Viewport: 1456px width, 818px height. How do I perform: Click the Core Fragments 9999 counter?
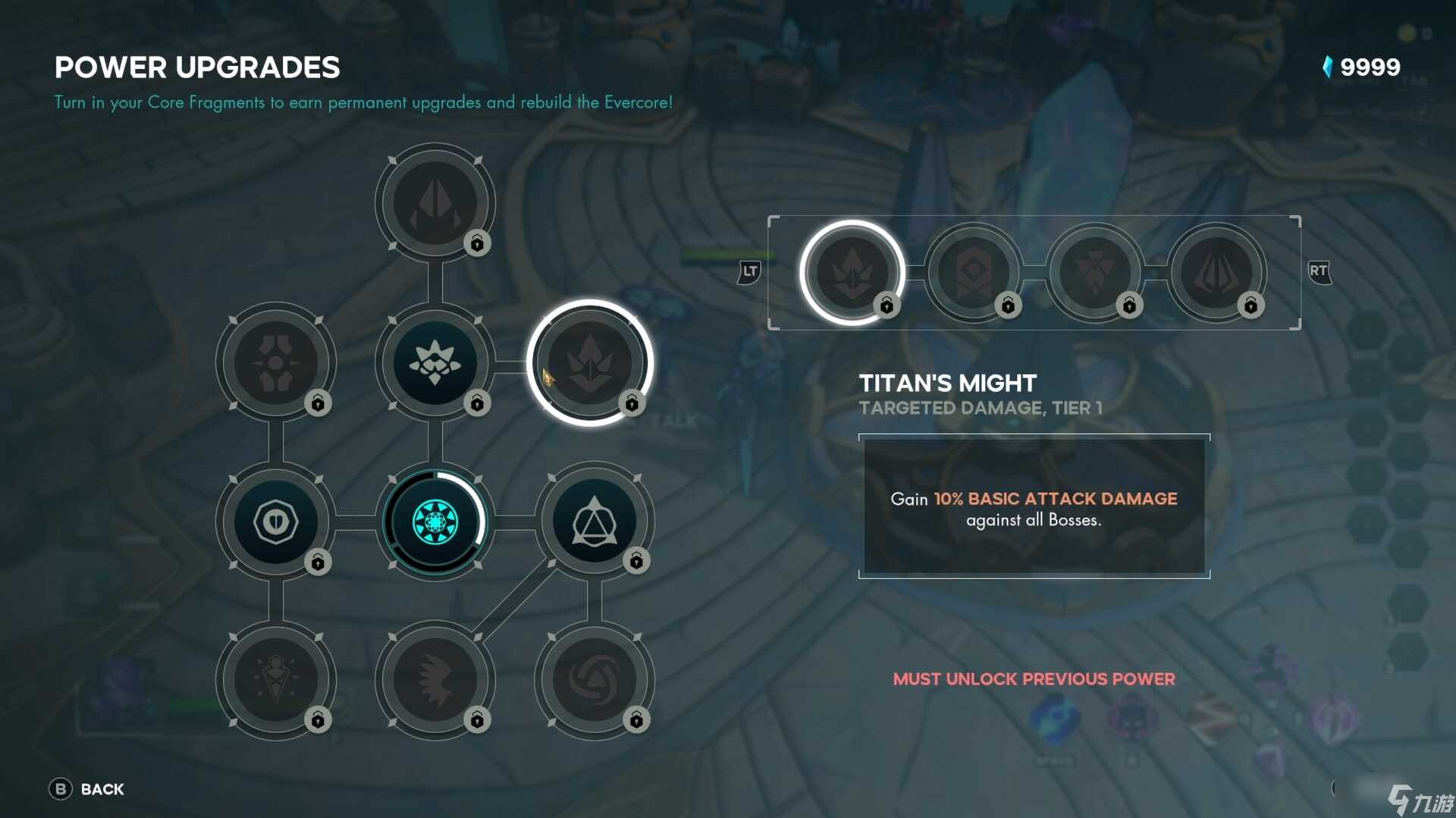pos(1363,67)
